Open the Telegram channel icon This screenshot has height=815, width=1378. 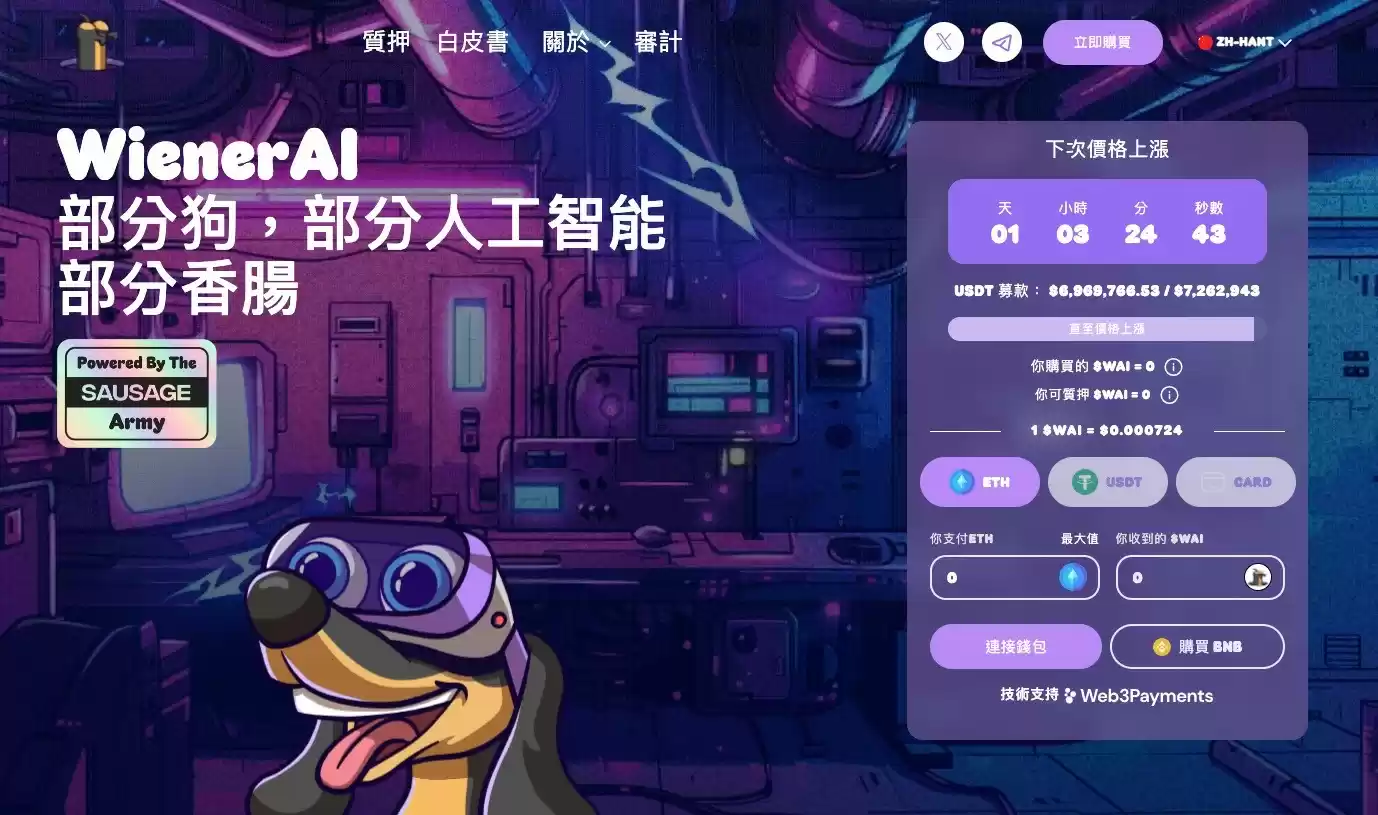(x=1002, y=42)
